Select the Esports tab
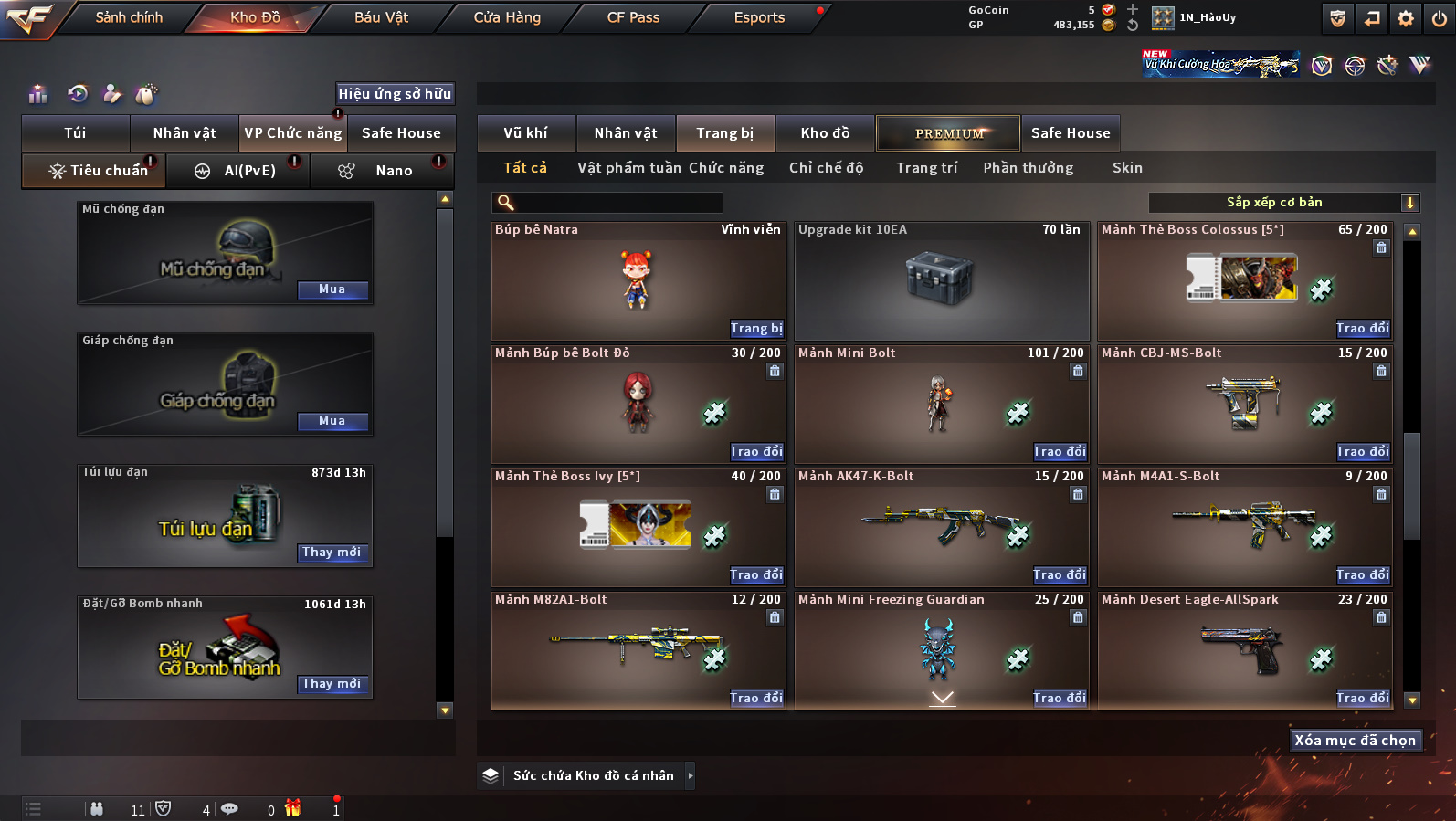The height and width of the screenshot is (821, 1456). (x=759, y=17)
